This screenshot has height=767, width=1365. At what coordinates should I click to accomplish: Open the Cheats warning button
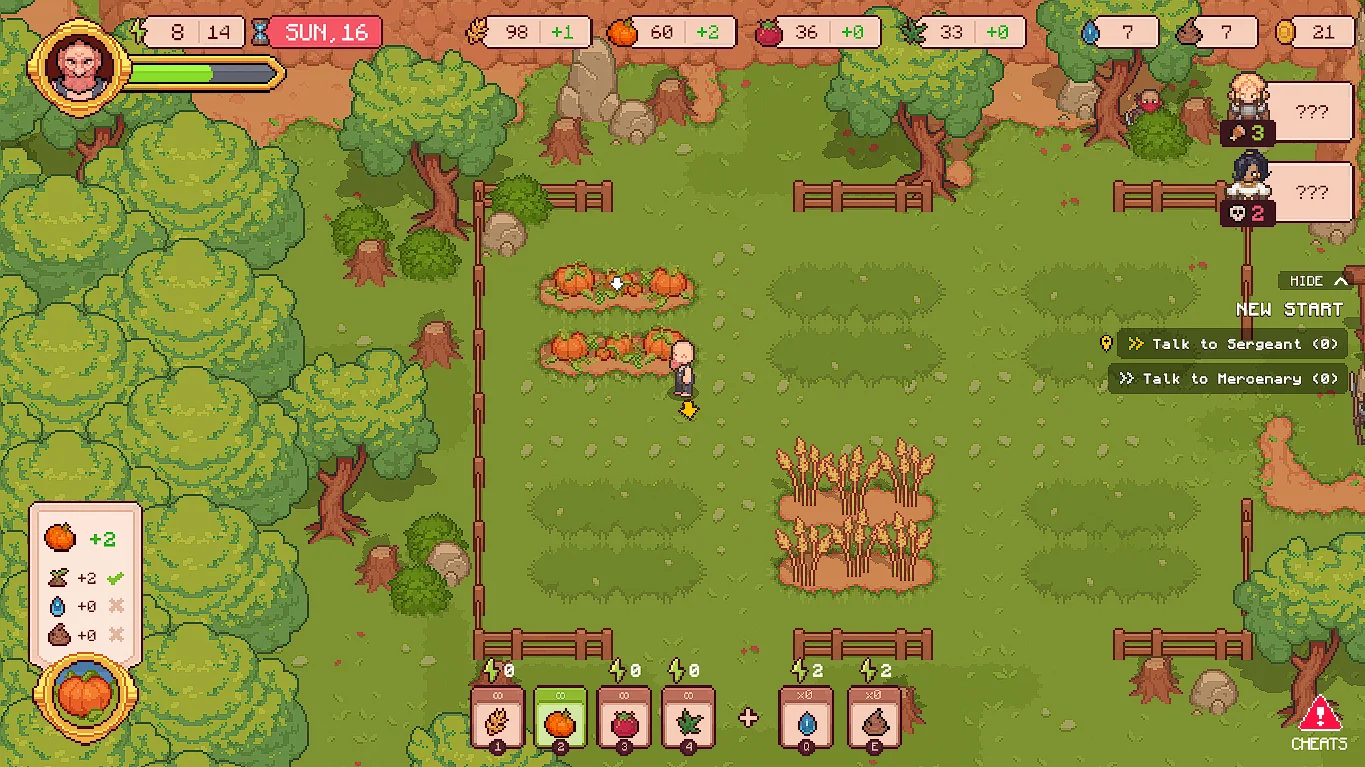1320,723
